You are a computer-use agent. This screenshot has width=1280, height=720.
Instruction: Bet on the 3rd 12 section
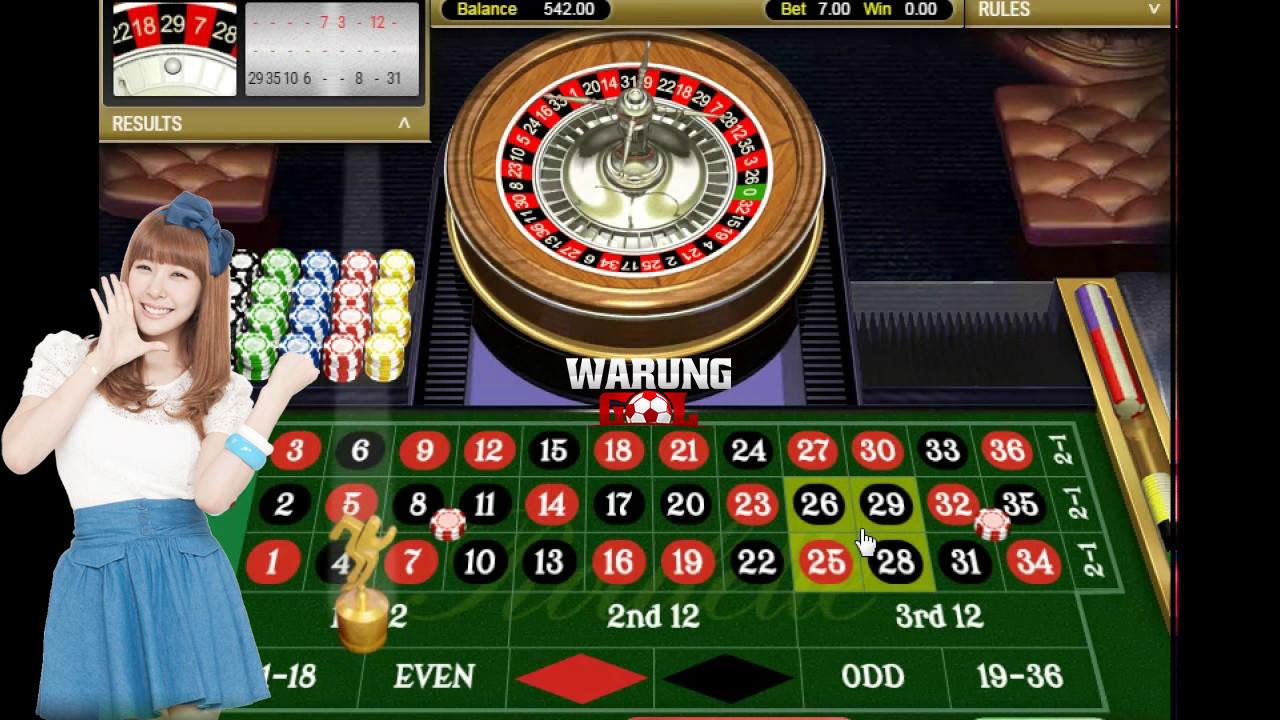point(938,616)
